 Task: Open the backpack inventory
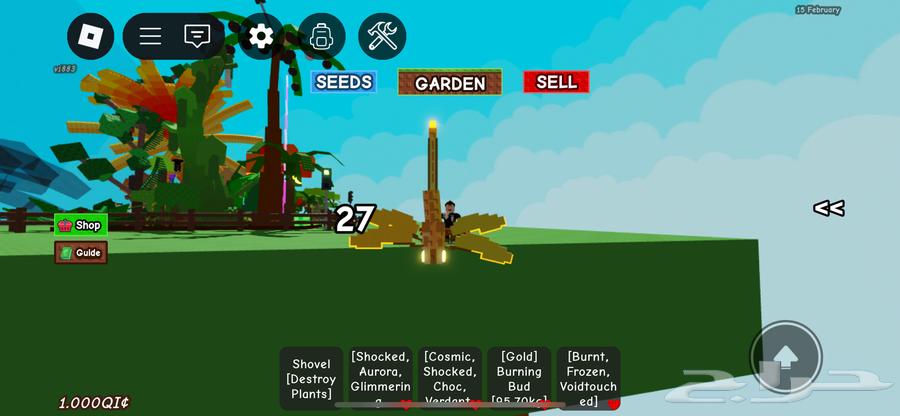[x=322, y=37]
